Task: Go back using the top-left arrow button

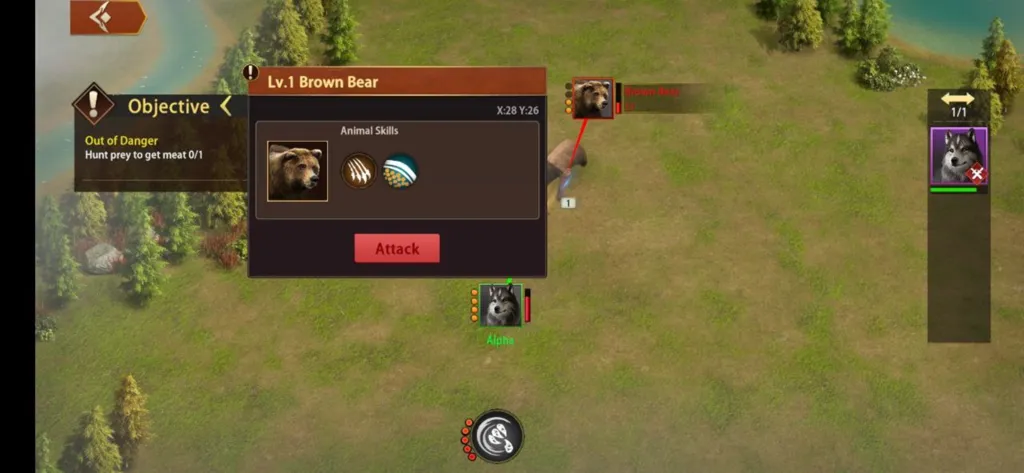Action: [x=107, y=17]
